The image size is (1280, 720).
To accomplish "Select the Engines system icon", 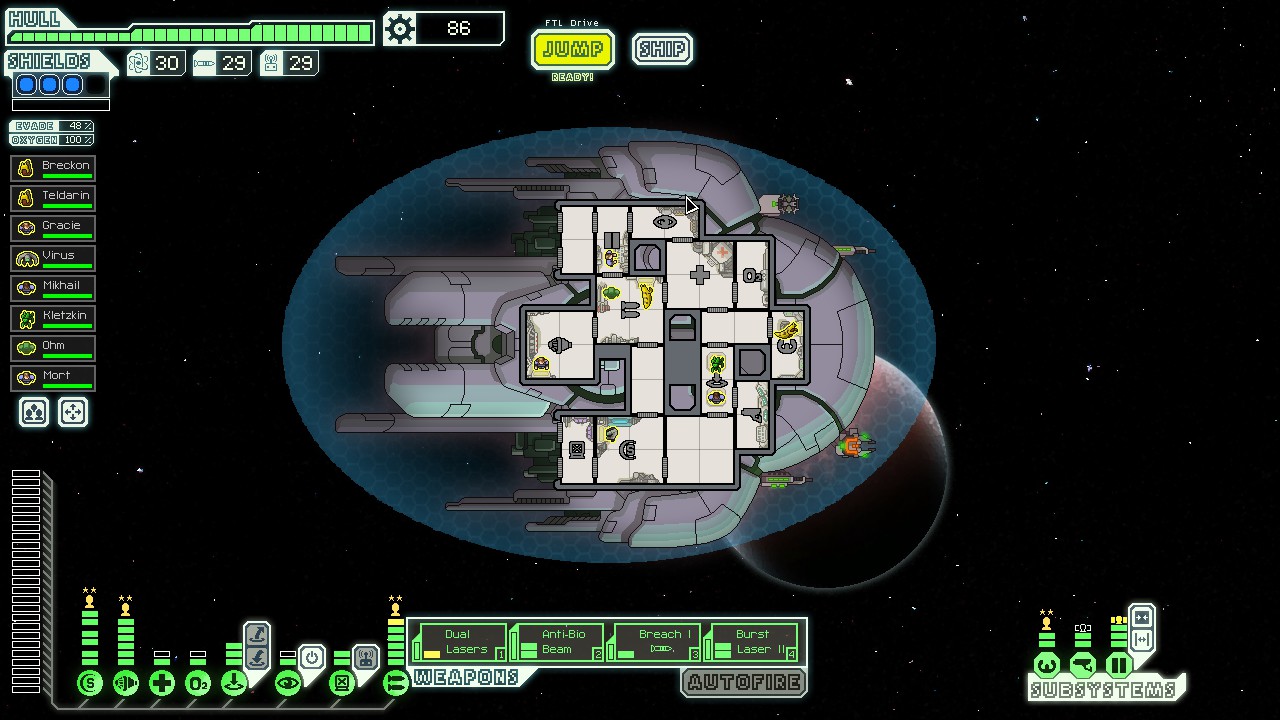I will [x=126, y=681].
